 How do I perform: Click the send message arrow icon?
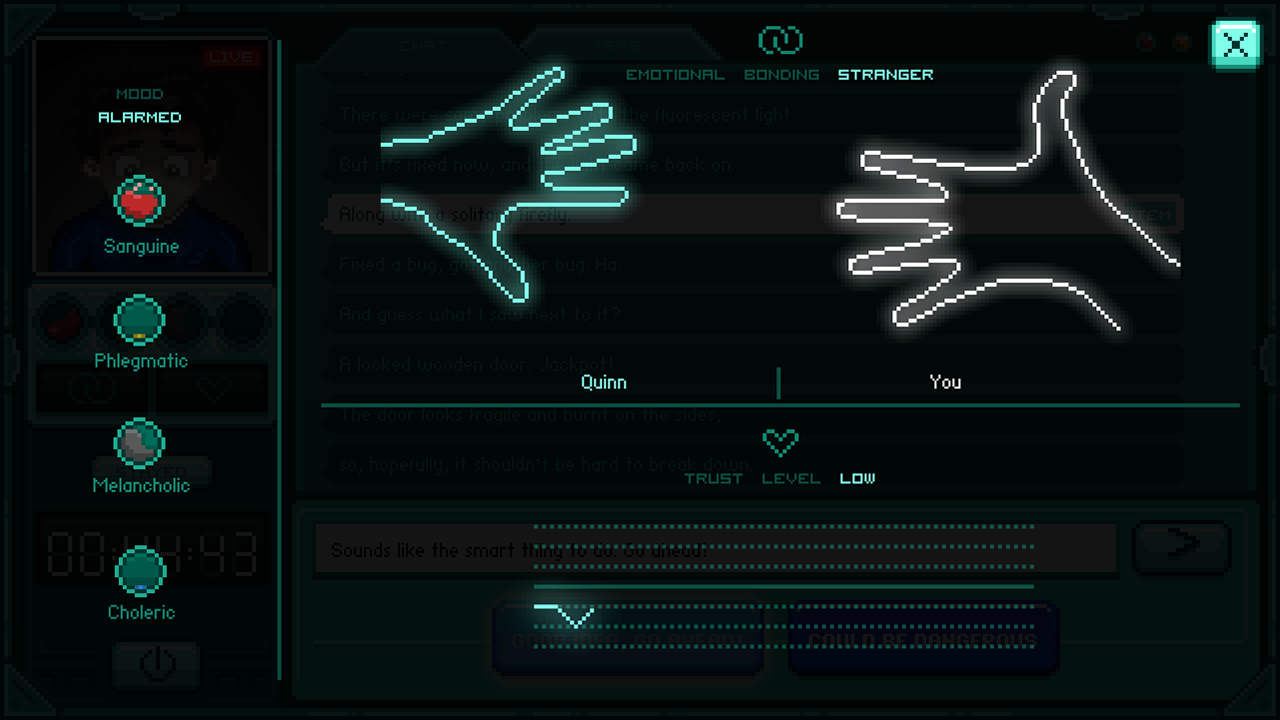(x=1182, y=548)
